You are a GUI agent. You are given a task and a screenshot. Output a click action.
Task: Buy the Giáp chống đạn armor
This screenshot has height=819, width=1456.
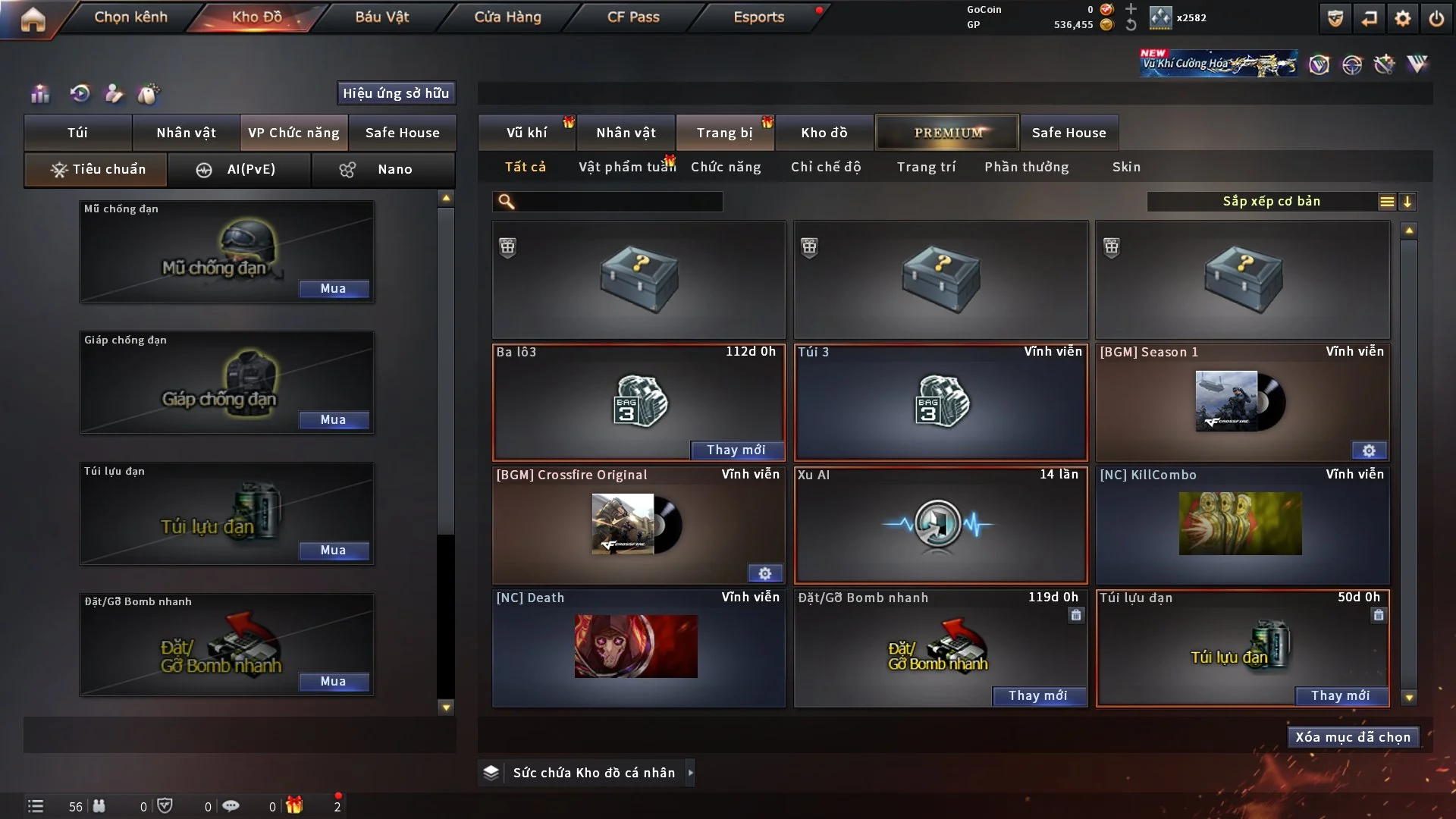coord(333,420)
